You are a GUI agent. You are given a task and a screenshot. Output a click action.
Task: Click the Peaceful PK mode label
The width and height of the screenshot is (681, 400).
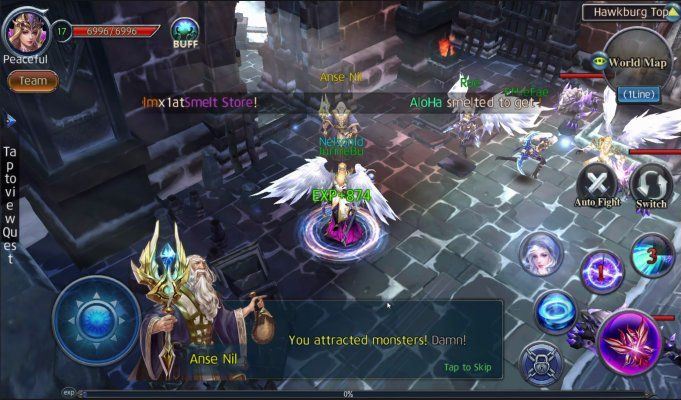click(24, 59)
